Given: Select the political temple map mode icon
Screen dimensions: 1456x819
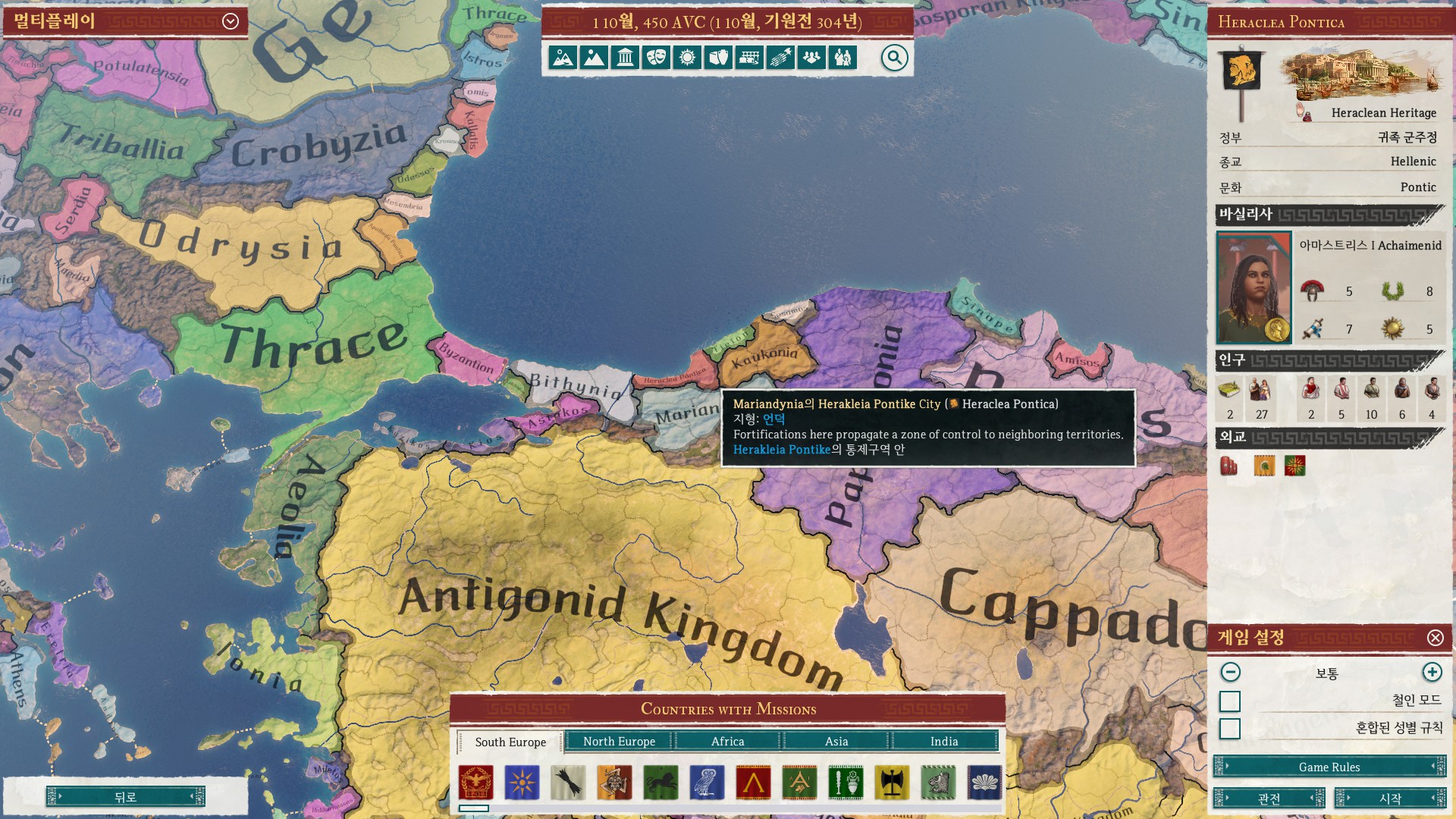Looking at the screenshot, I should 625,58.
